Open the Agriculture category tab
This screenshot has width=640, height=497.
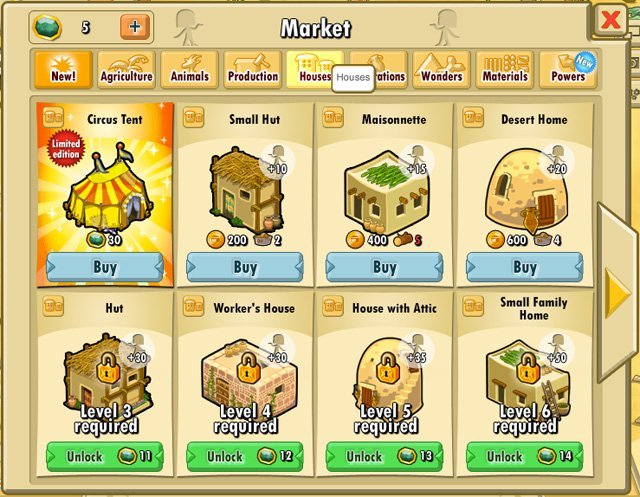tap(126, 70)
